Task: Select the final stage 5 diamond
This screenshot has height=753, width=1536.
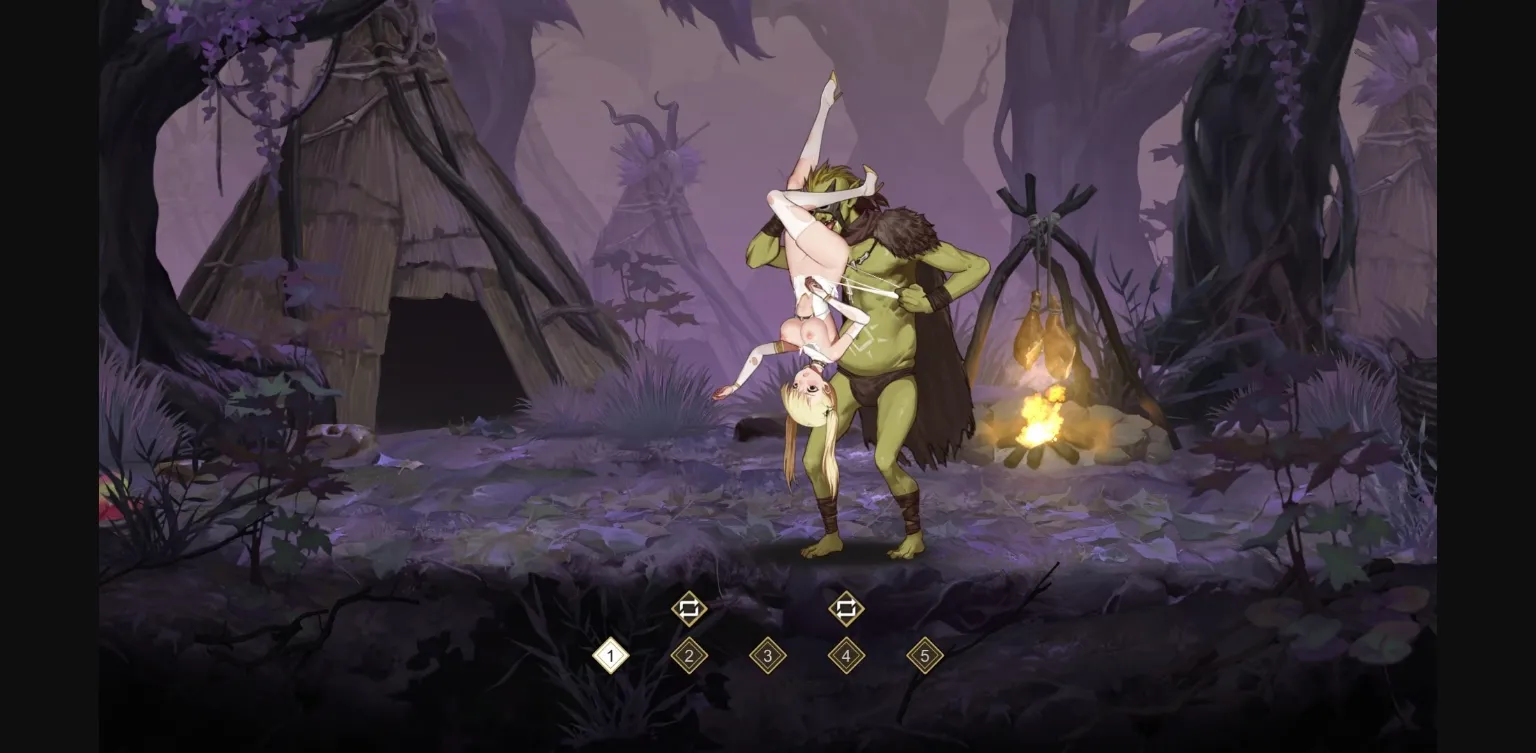Action: click(925, 657)
